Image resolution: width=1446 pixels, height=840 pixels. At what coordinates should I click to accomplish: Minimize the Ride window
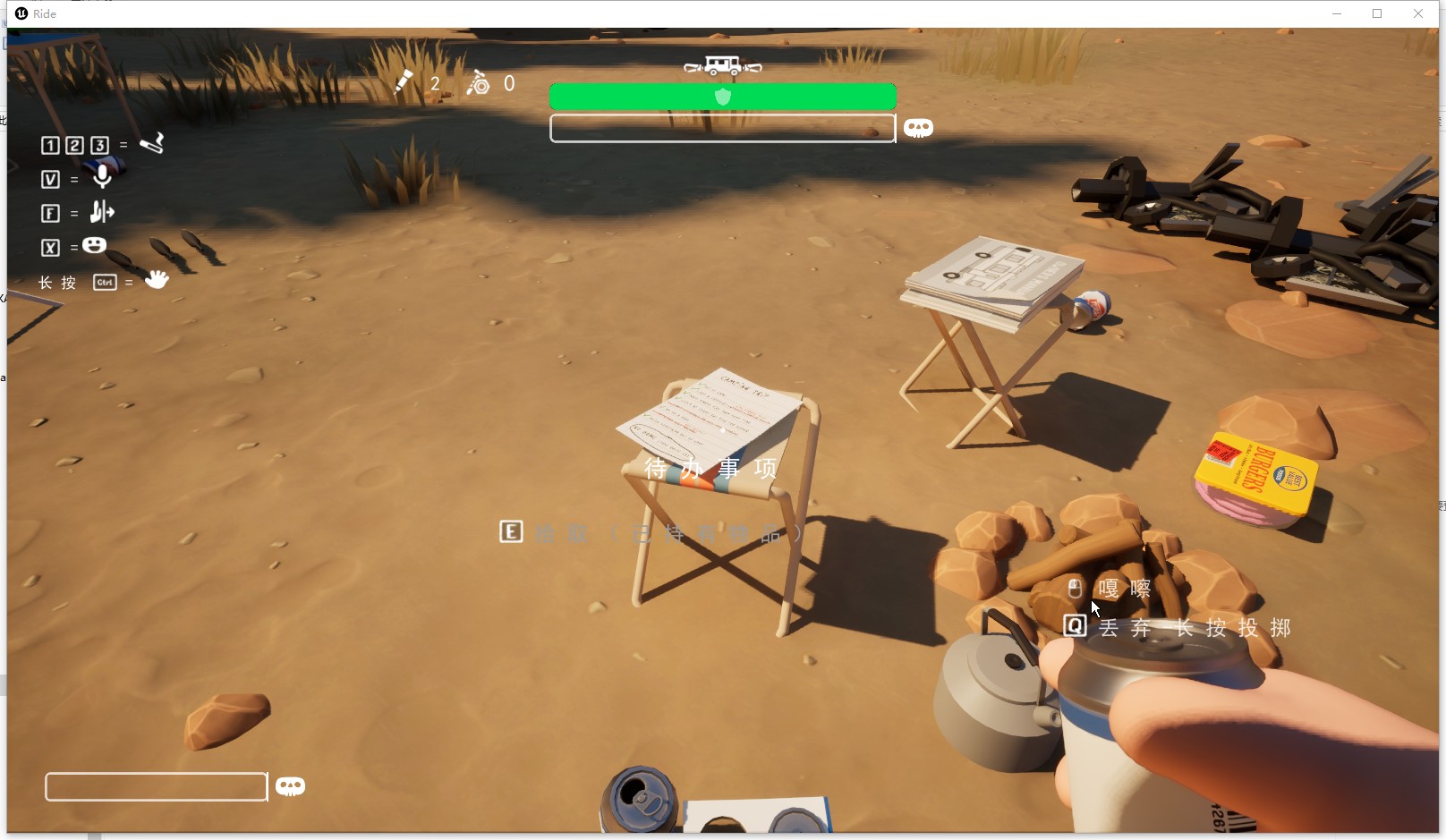(1337, 13)
